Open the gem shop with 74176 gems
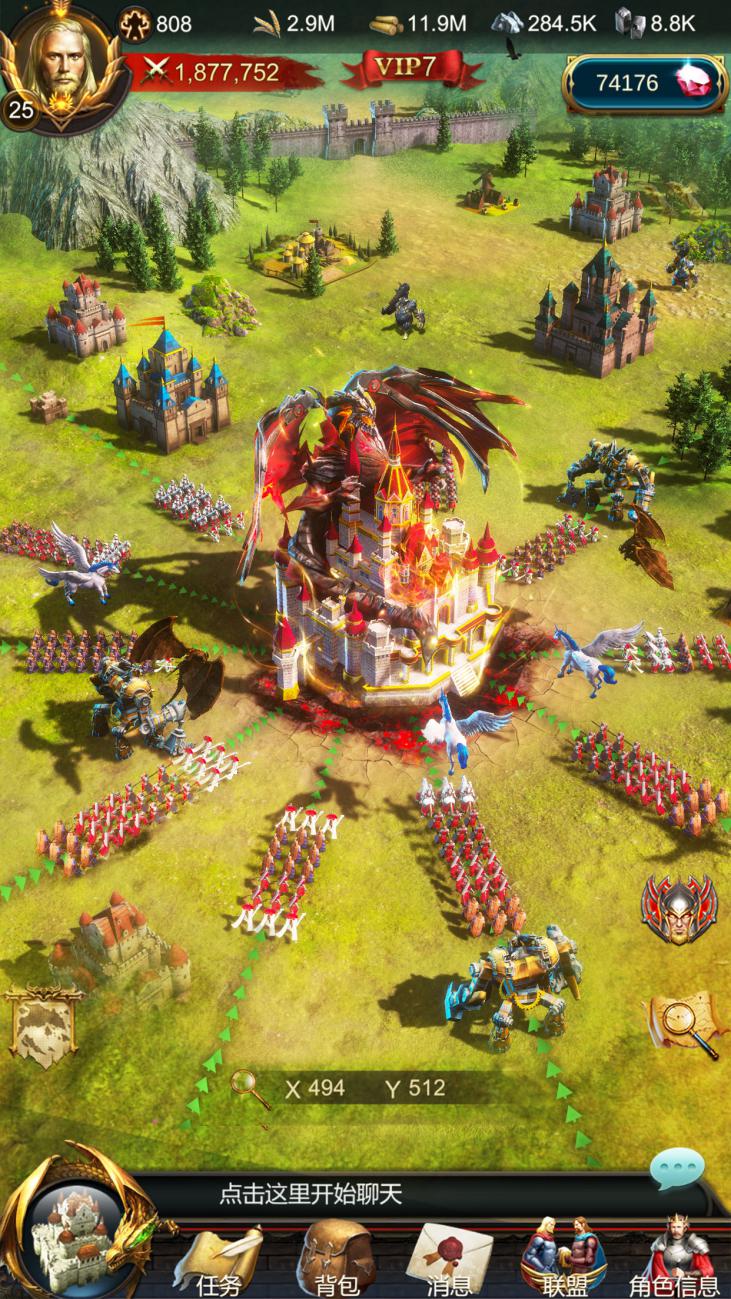This screenshot has width=731, height=1299. coord(647,83)
